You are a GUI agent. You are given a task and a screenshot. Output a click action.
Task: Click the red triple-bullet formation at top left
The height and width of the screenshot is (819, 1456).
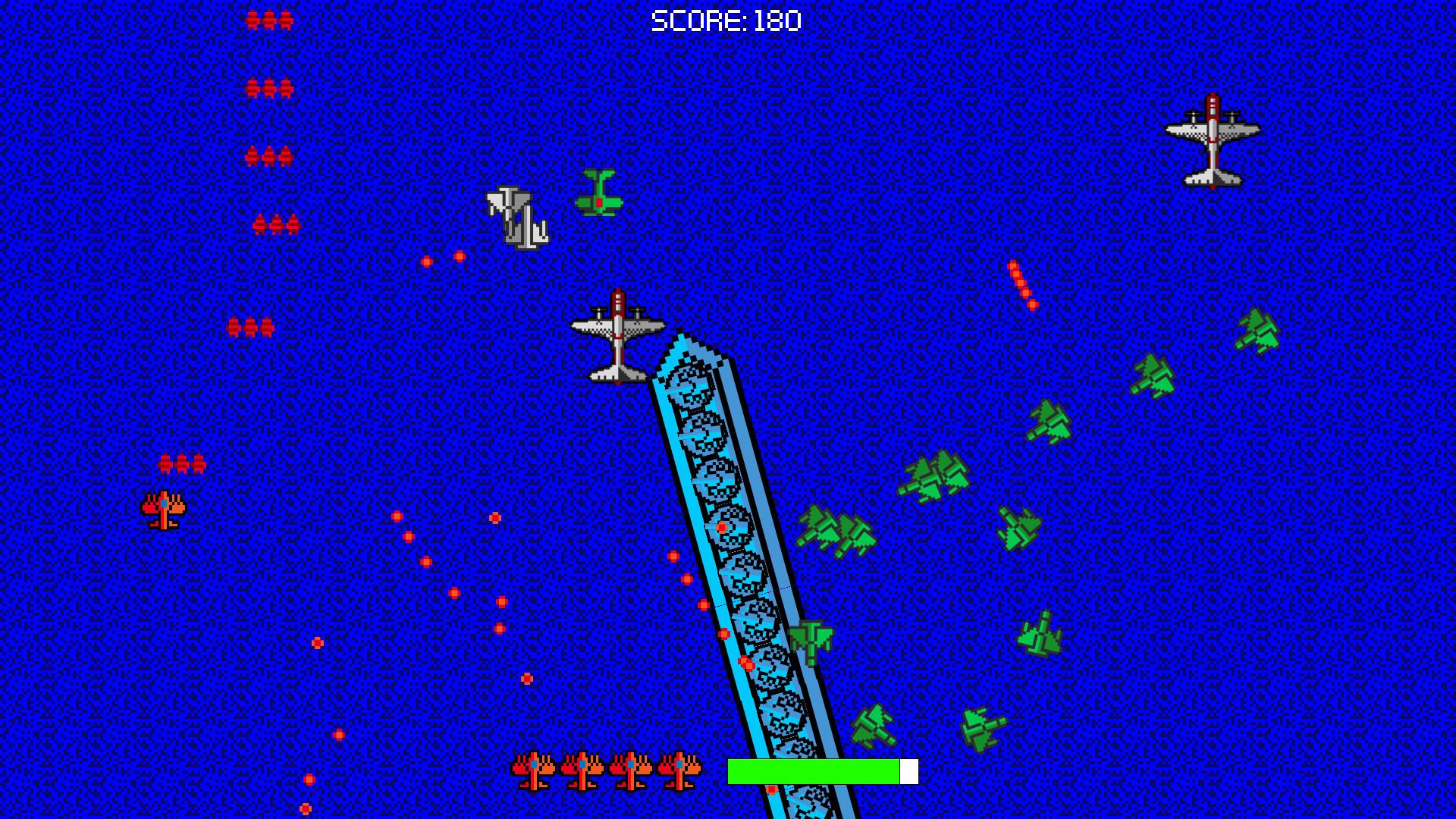click(267, 20)
